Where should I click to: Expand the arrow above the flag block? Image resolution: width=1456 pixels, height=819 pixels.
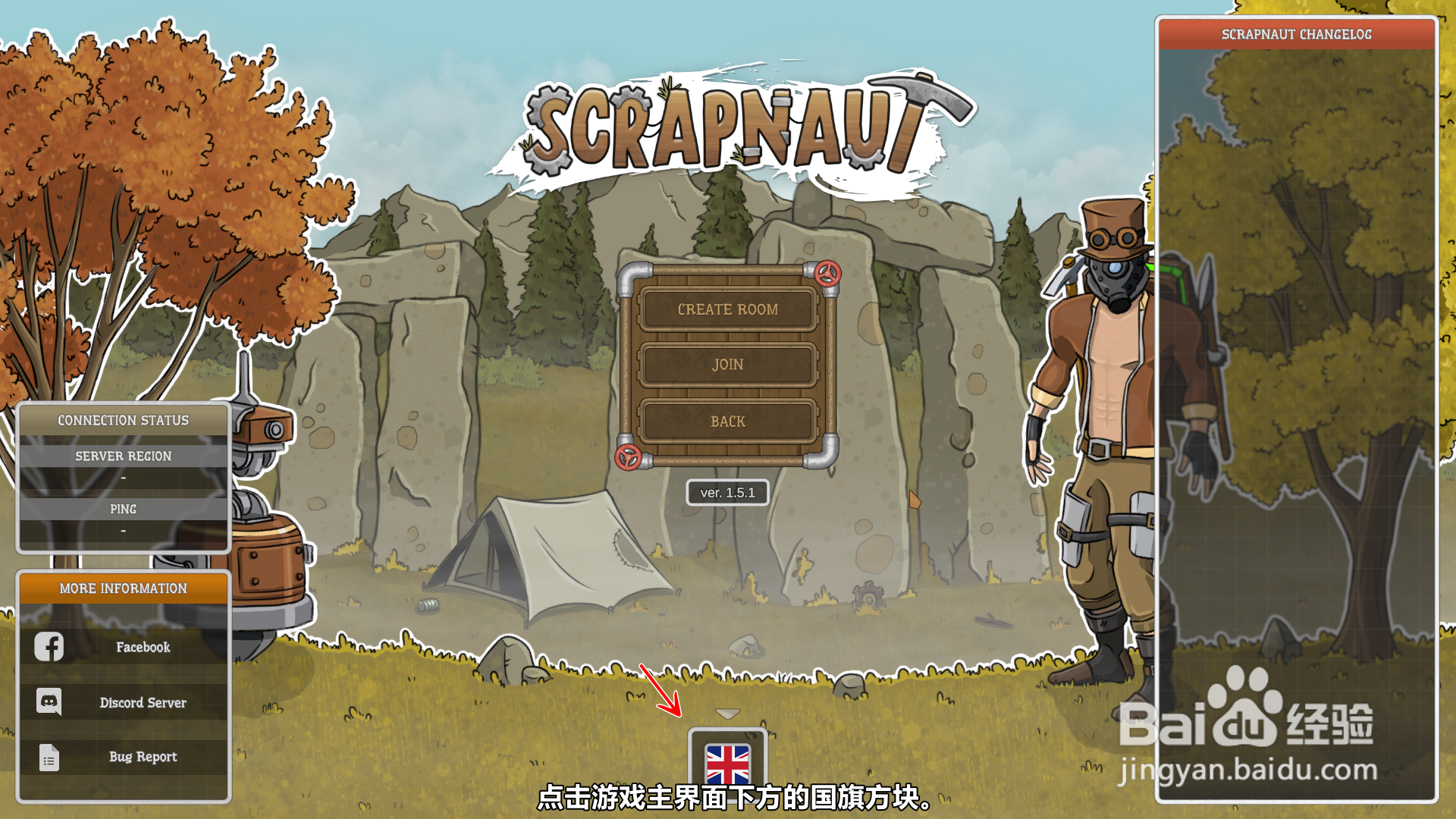pos(728,713)
